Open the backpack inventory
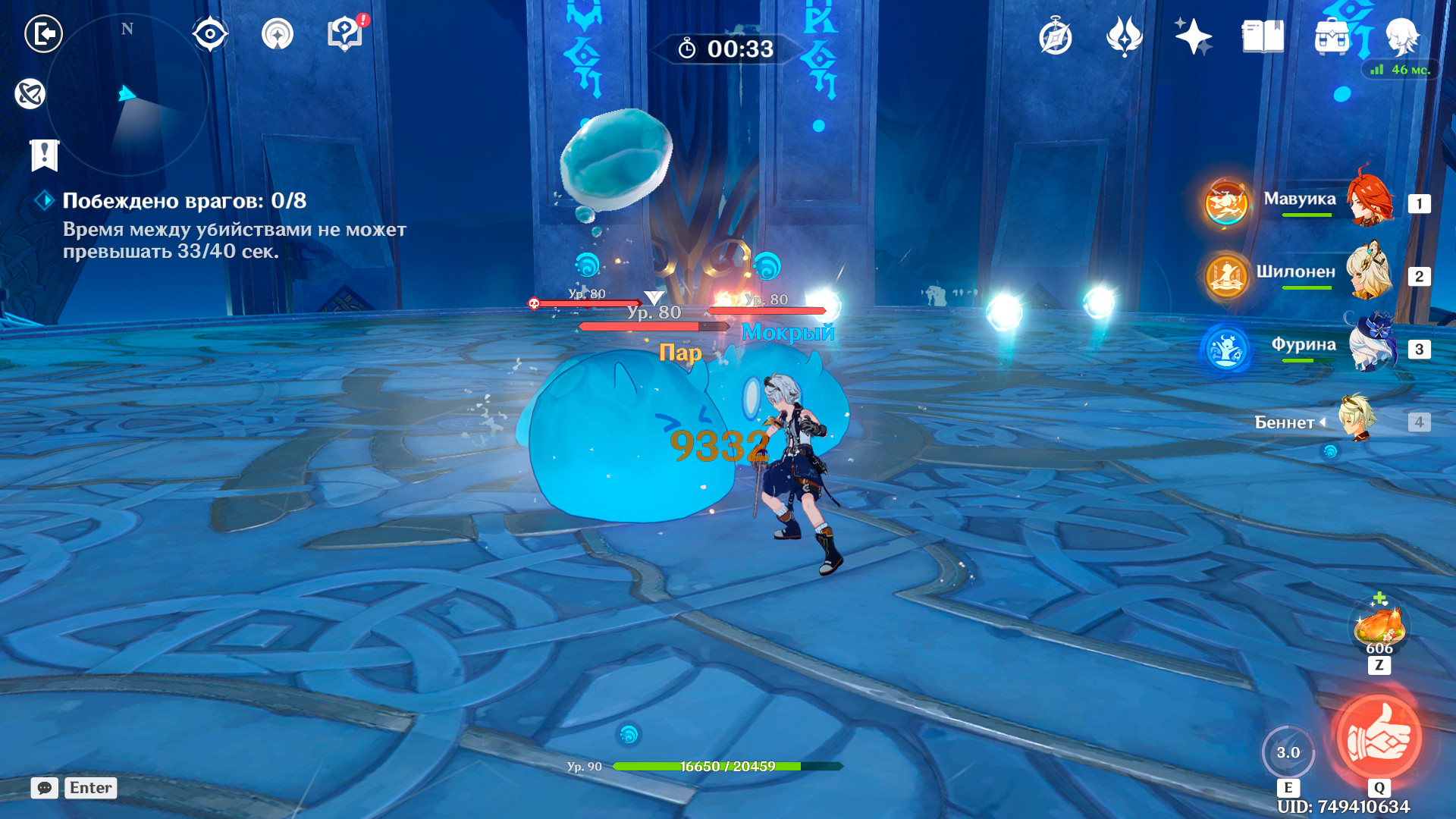1456x819 pixels. tap(1332, 36)
